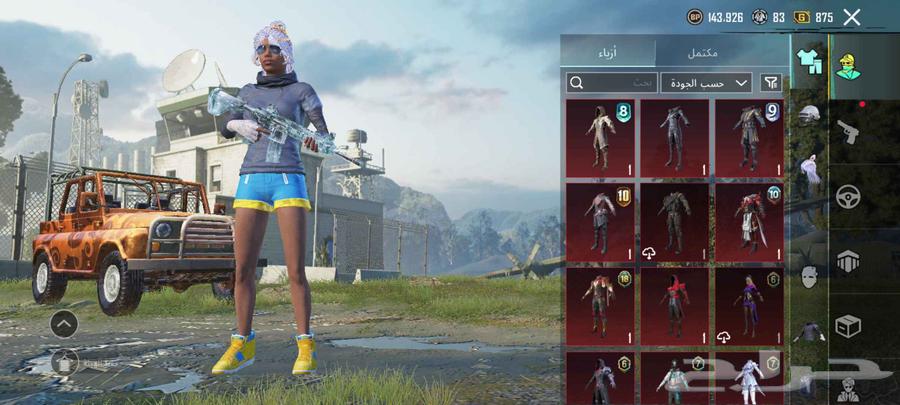Choose the purple dress outfit

749,305
